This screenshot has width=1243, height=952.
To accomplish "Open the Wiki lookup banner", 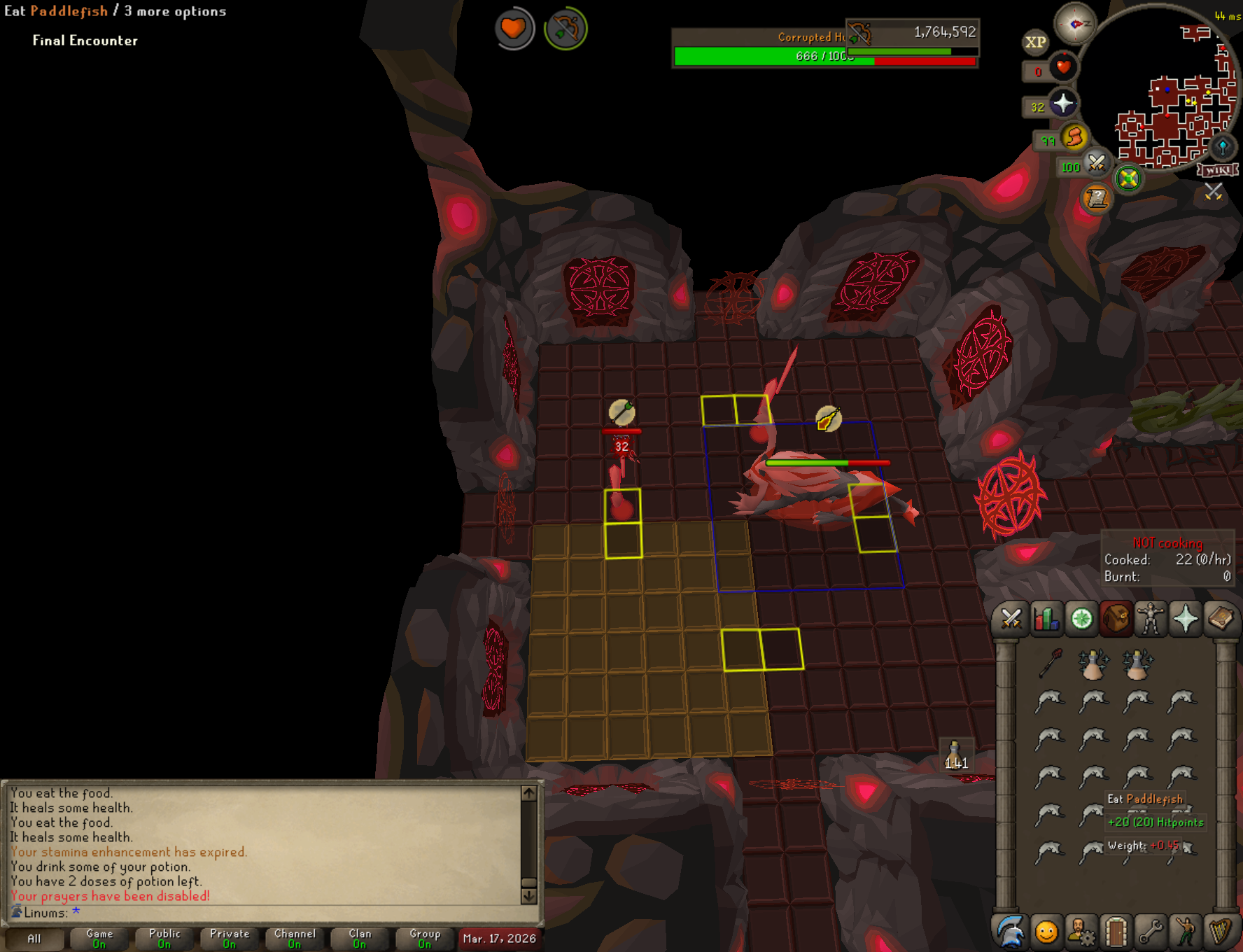I will pos(1218,170).
